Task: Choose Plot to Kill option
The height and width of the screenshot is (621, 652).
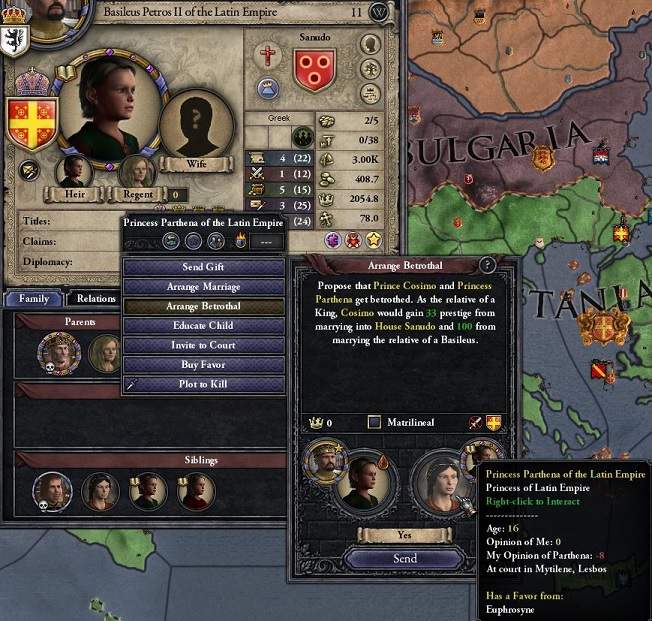Action: (204, 384)
